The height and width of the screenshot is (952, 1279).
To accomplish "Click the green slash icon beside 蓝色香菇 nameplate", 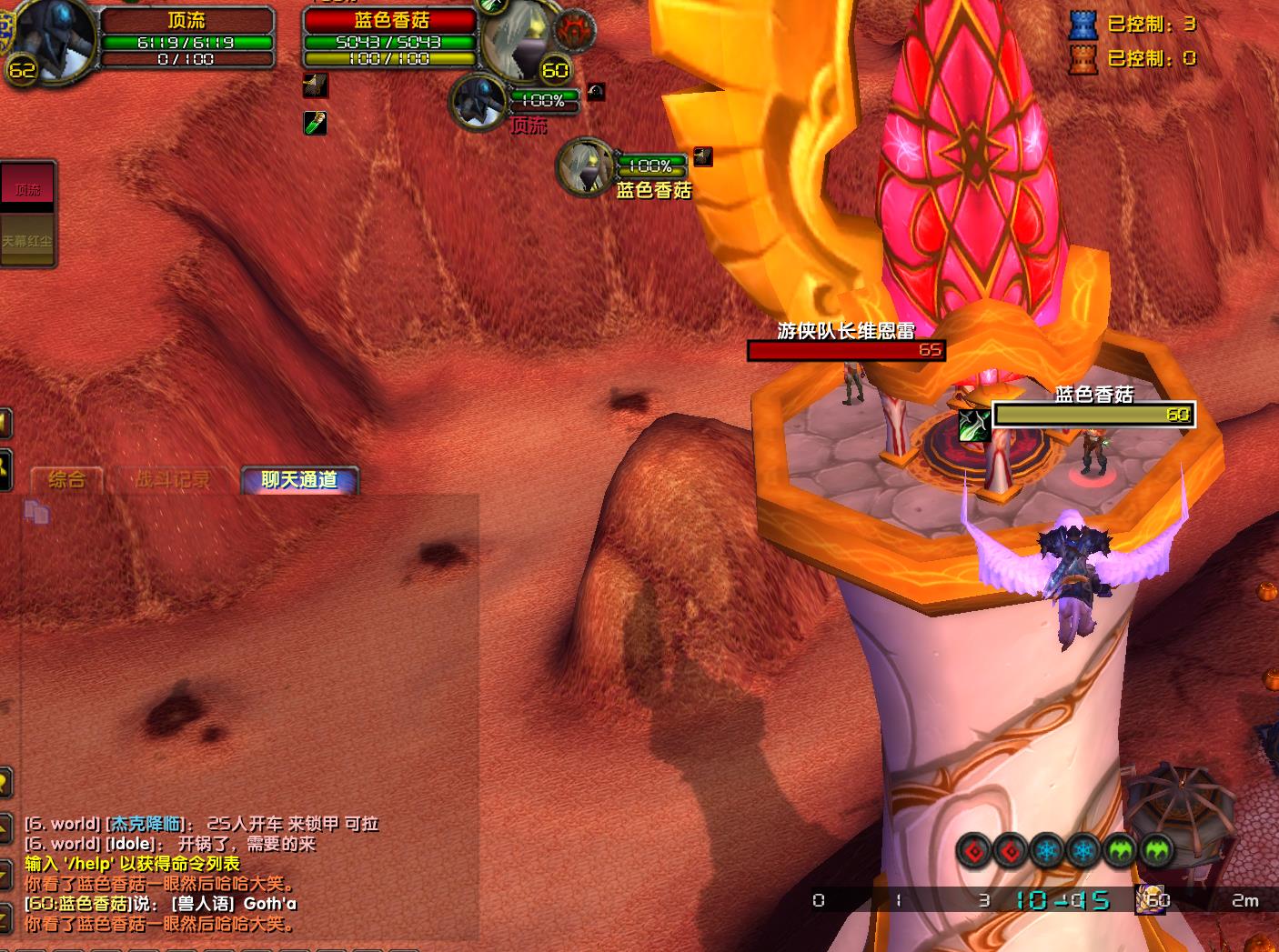I will click(974, 425).
